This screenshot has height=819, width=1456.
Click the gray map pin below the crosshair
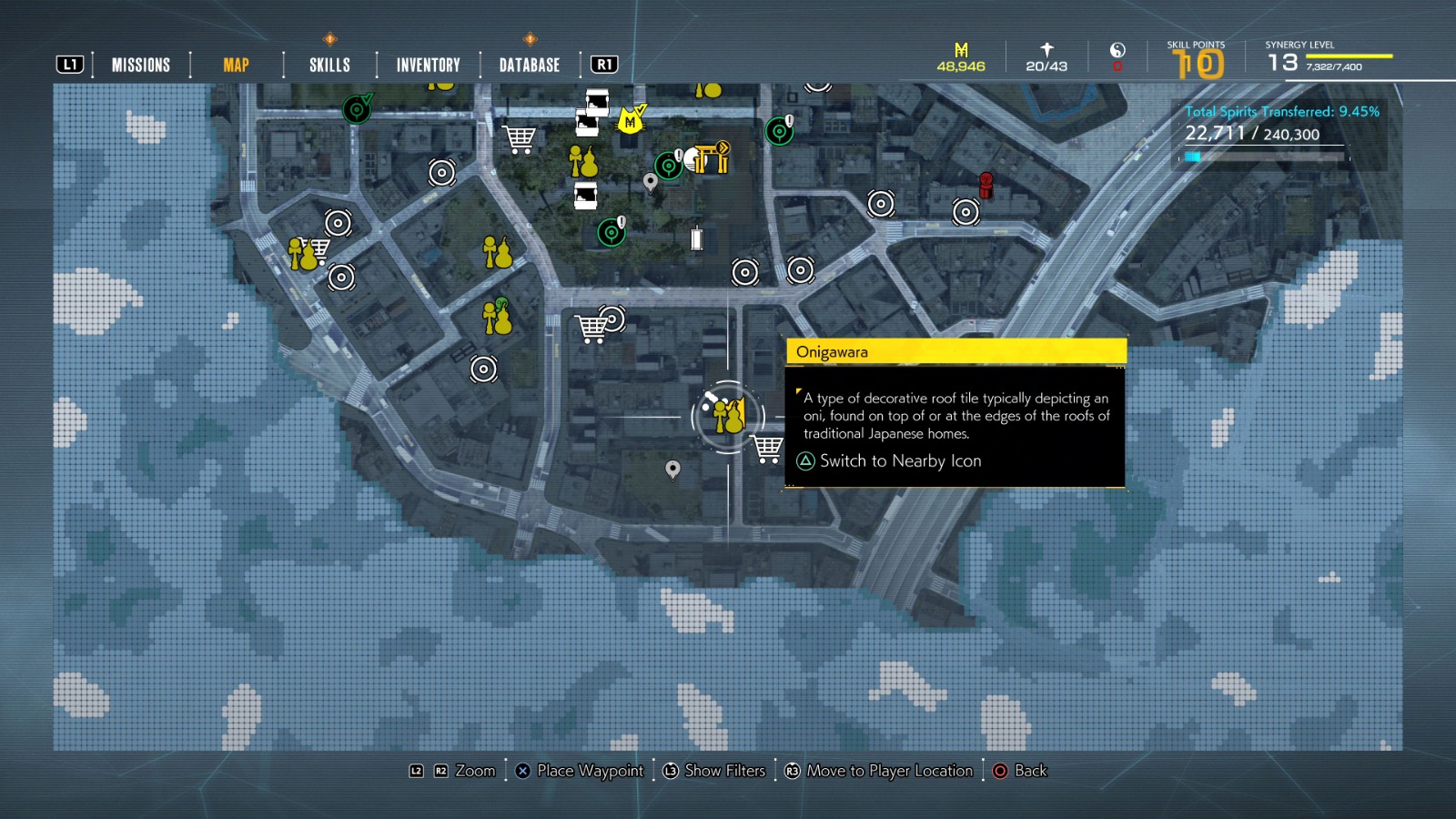tap(673, 470)
